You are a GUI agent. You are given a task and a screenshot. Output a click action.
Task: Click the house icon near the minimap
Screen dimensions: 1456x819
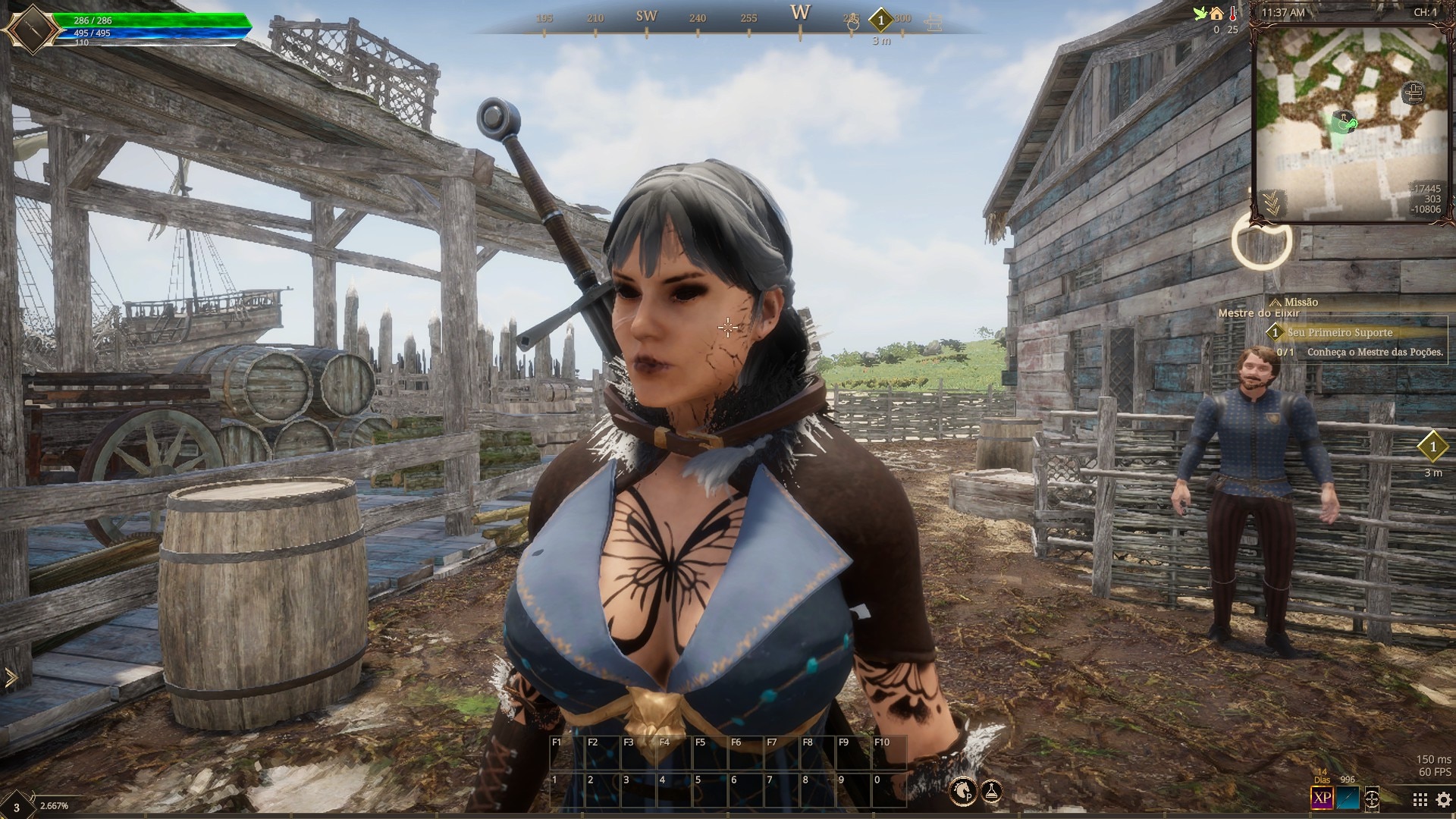point(1216,14)
